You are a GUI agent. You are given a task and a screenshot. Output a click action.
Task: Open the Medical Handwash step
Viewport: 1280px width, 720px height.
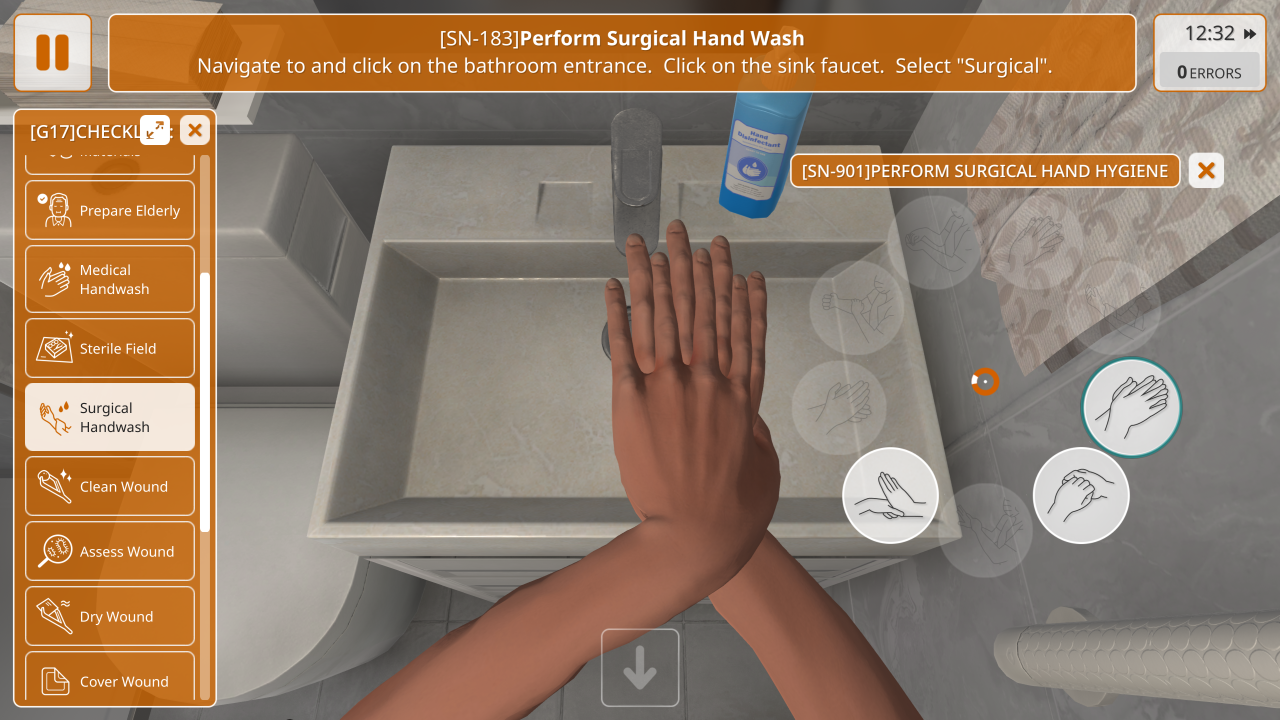110,279
